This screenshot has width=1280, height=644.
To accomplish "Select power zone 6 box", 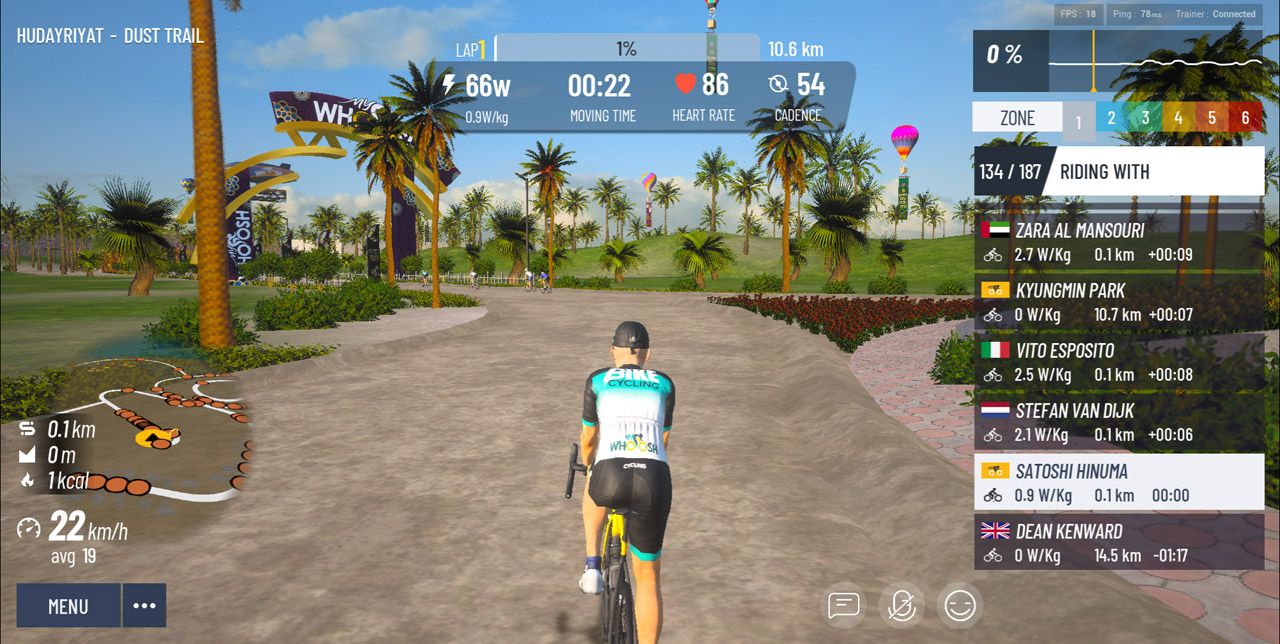I will coord(1246,117).
